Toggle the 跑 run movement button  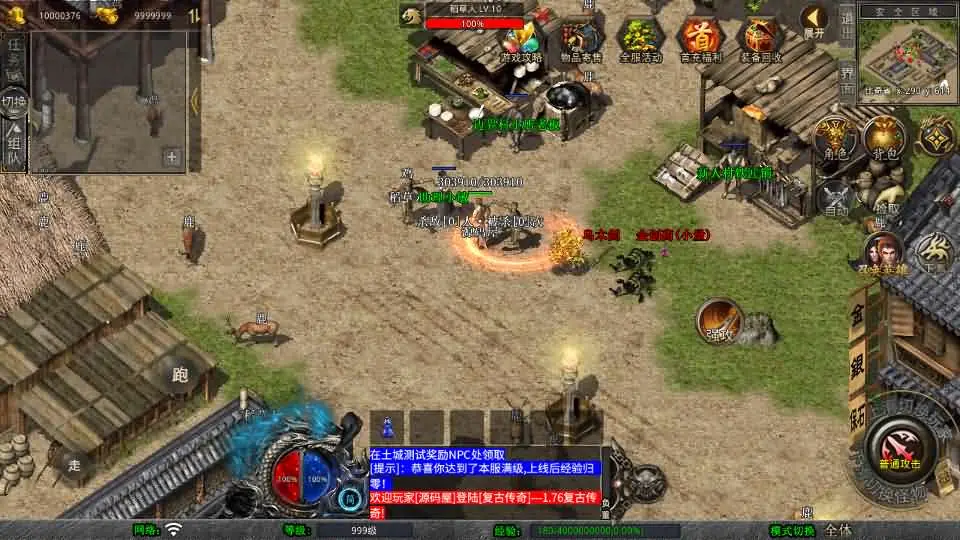[x=180, y=376]
